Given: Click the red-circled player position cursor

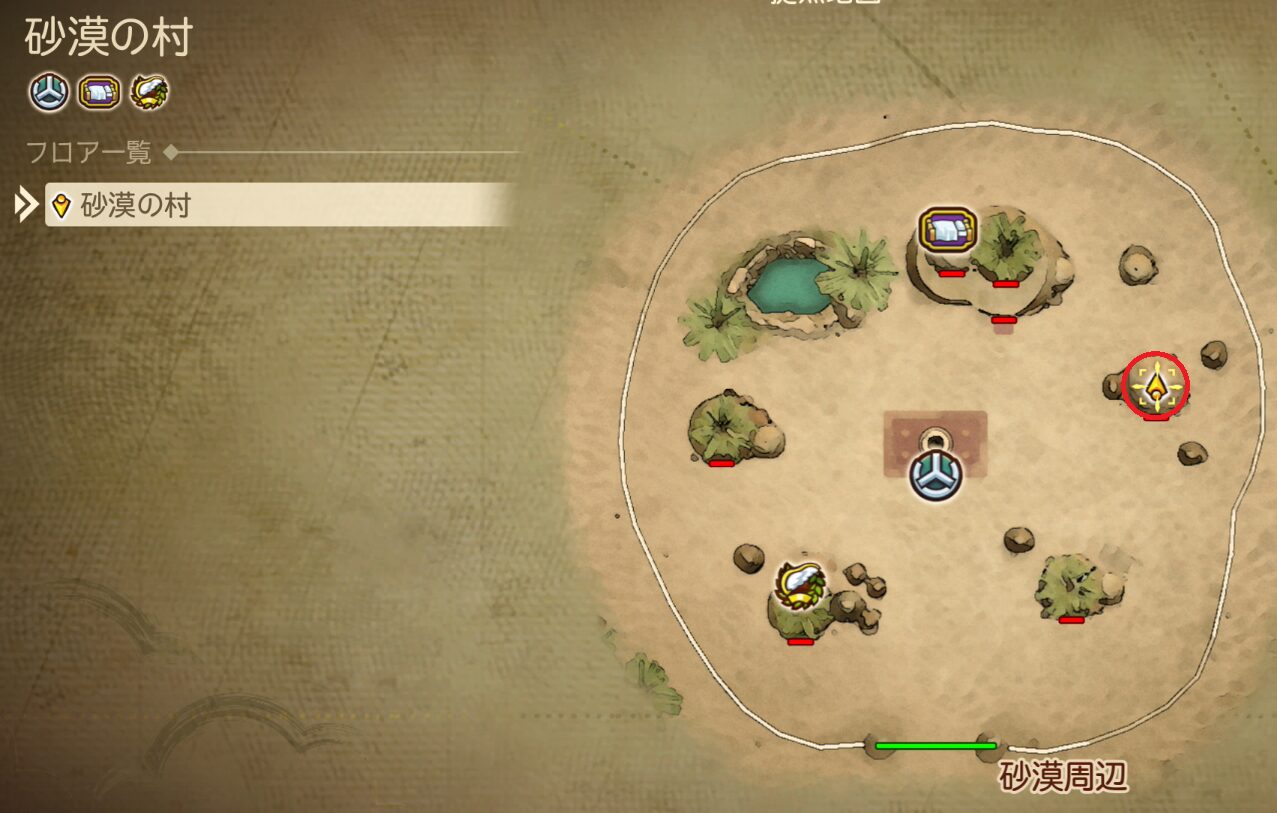Looking at the screenshot, I should coord(1157,385).
